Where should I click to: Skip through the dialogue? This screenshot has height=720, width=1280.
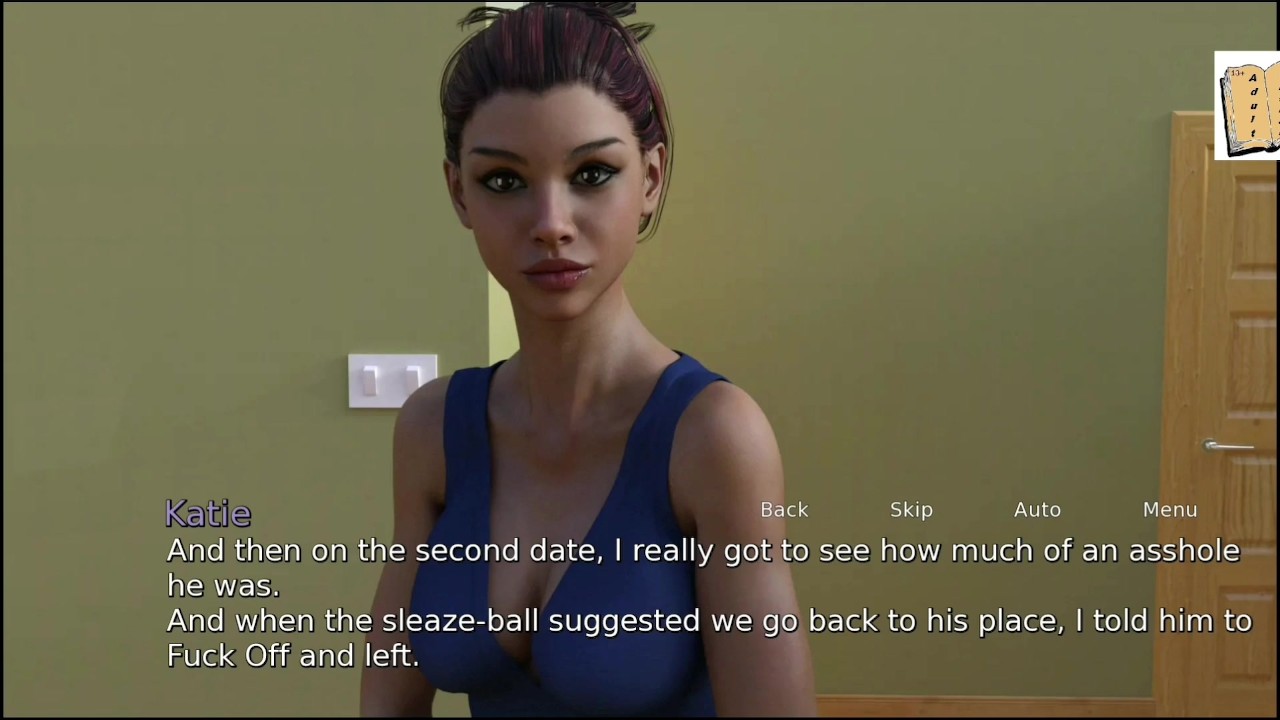(911, 510)
